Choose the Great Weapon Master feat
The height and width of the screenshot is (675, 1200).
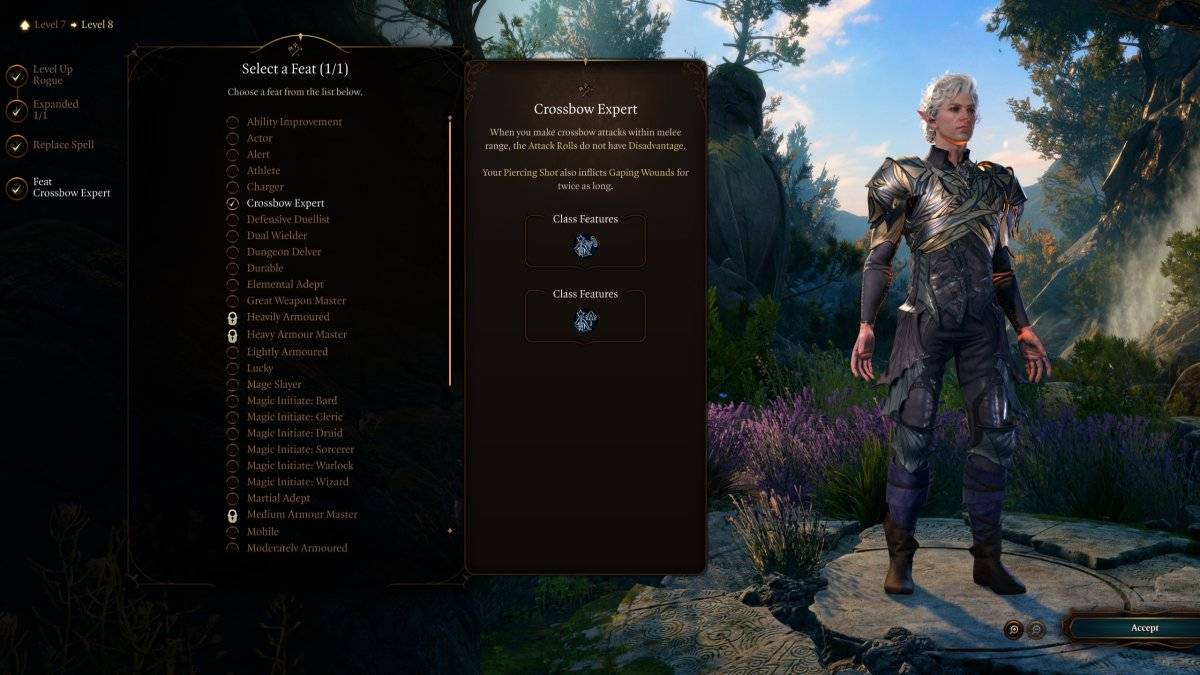(x=296, y=300)
